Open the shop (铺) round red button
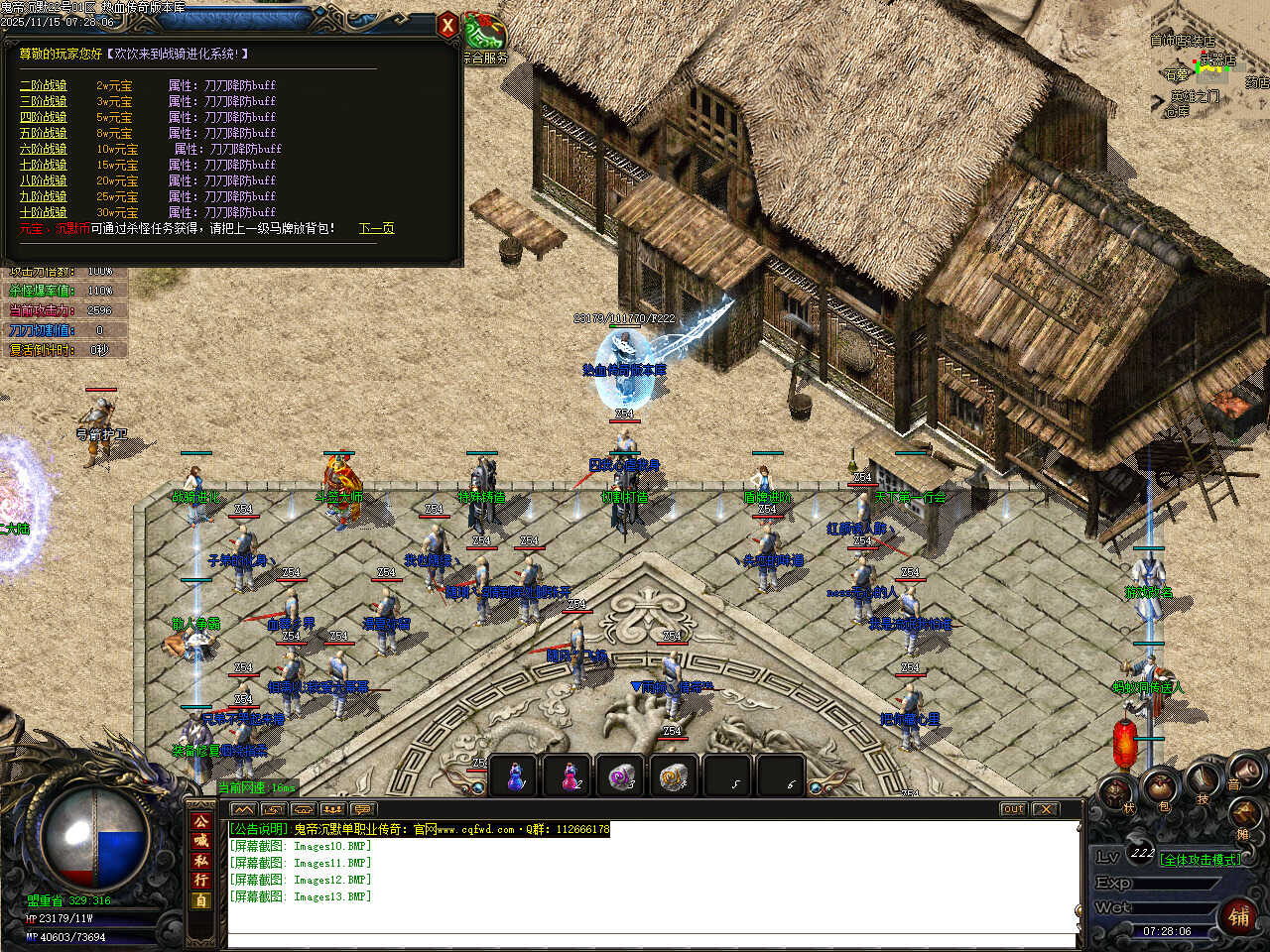 coord(1239,915)
